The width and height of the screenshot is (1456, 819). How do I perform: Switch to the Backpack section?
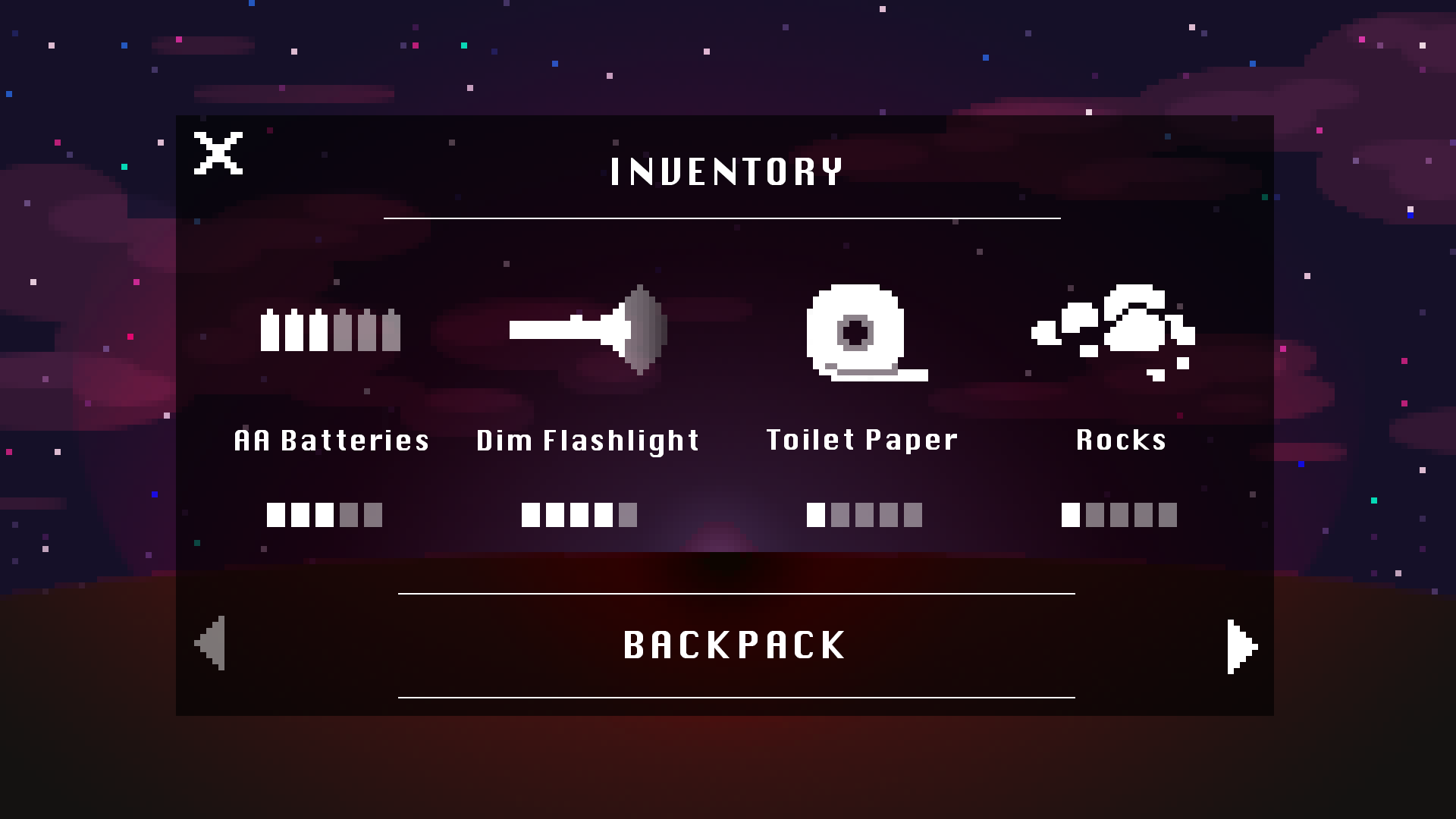coord(734,645)
